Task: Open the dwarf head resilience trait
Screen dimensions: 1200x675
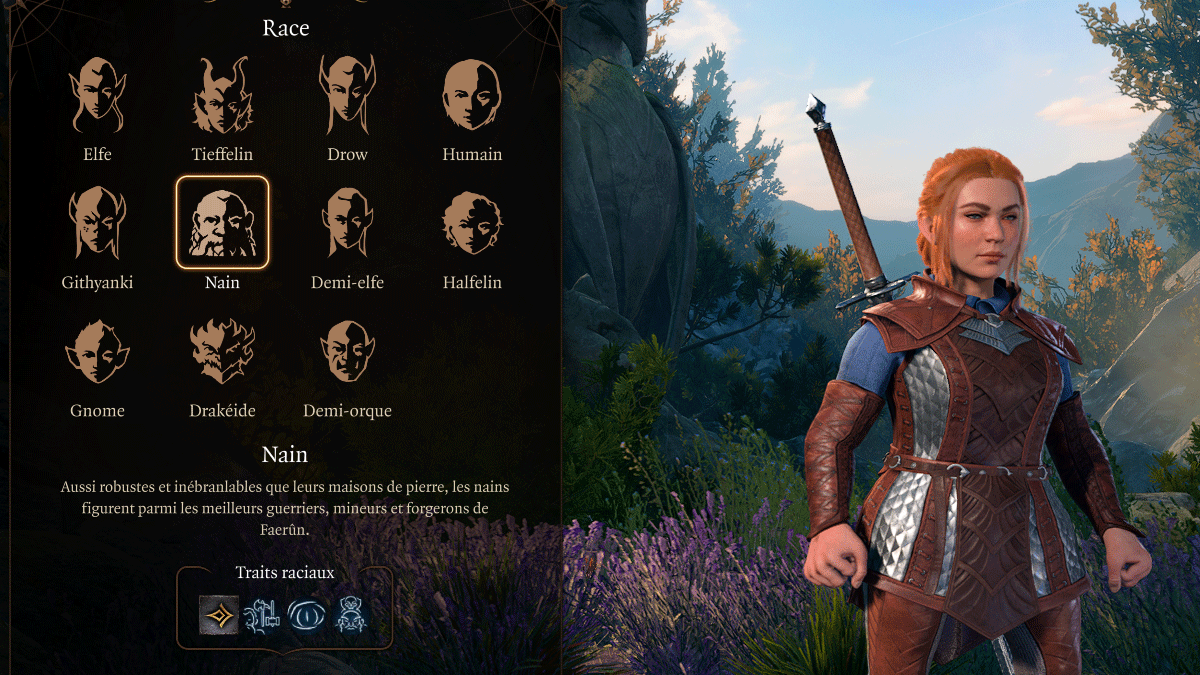Action: point(351,613)
